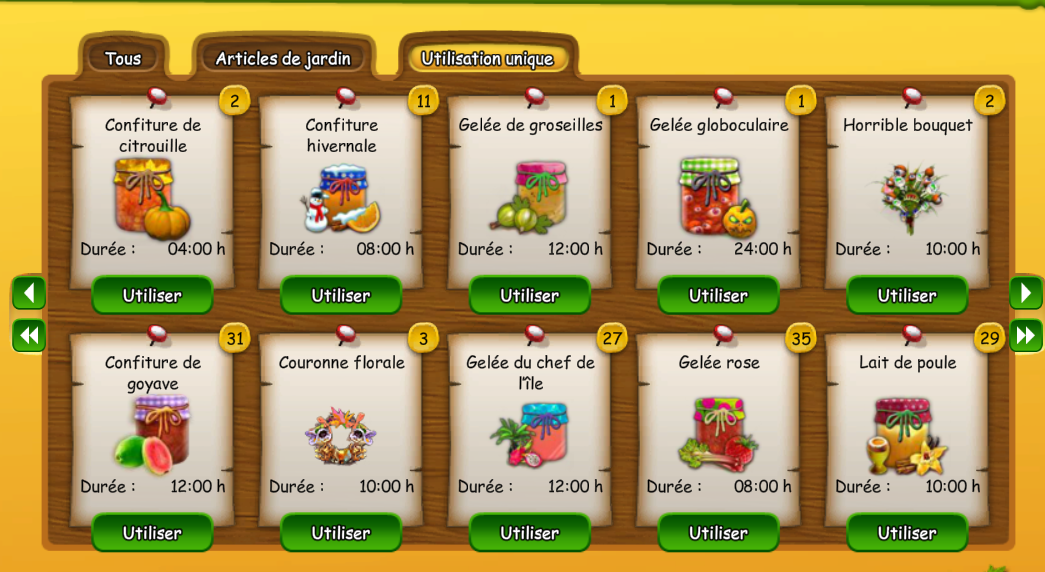Image resolution: width=1045 pixels, height=572 pixels.
Task: Activate Utiliser for Gelée rose
Action: [718, 533]
